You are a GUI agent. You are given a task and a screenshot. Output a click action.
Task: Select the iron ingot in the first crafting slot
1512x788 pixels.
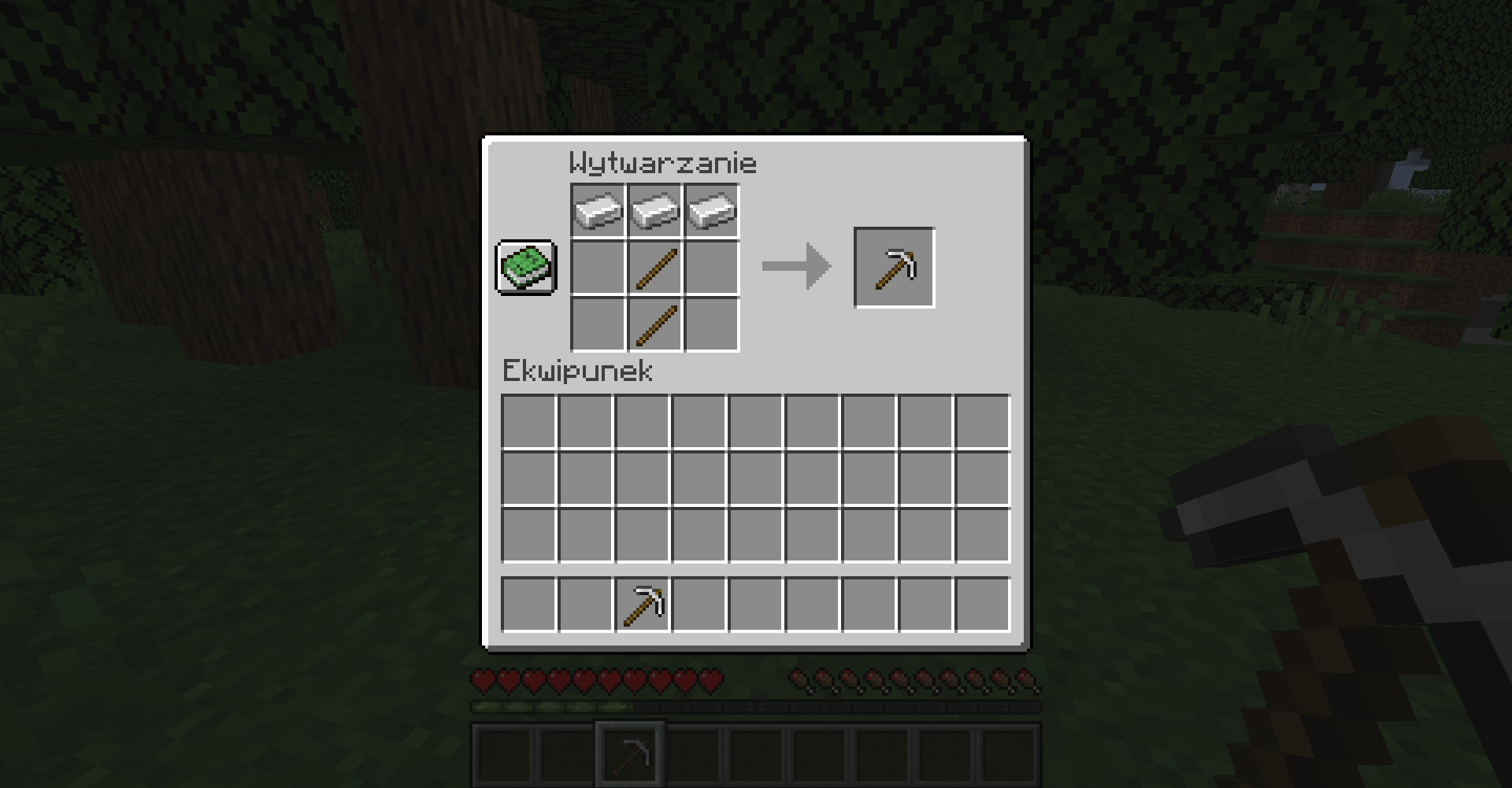coord(597,209)
